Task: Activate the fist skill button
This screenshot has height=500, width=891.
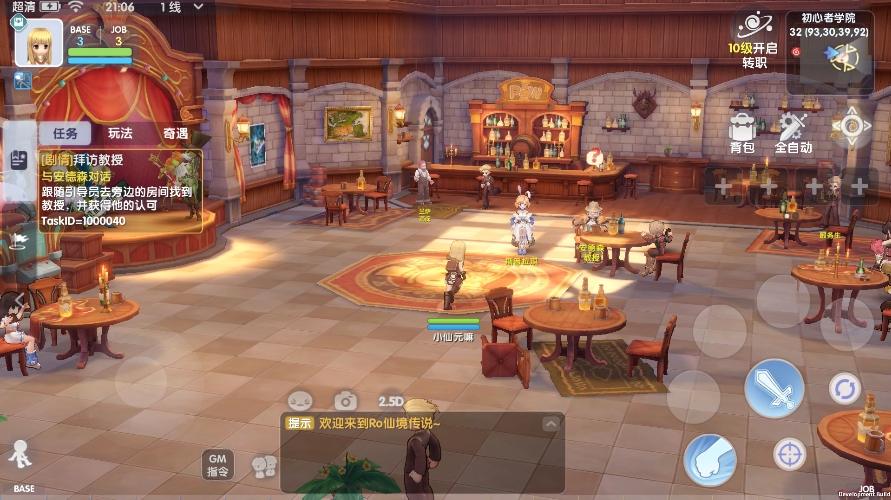Action: click(710, 459)
